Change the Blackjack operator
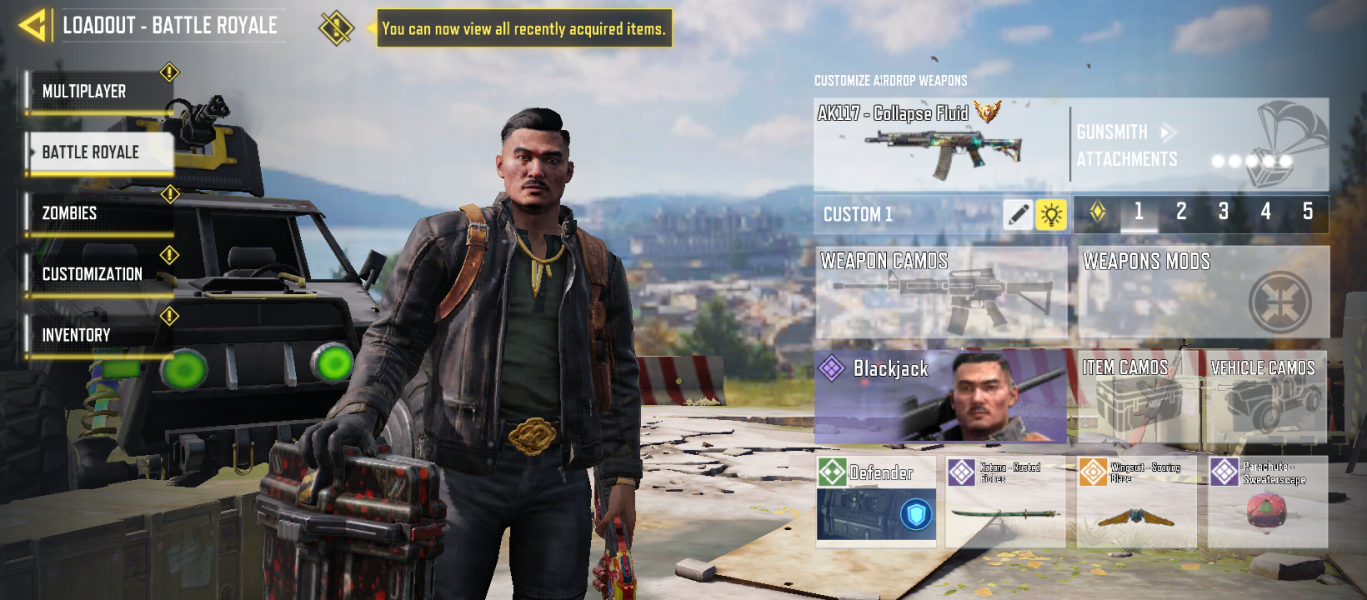This screenshot has height=600, width=1367. pos(941,396)
